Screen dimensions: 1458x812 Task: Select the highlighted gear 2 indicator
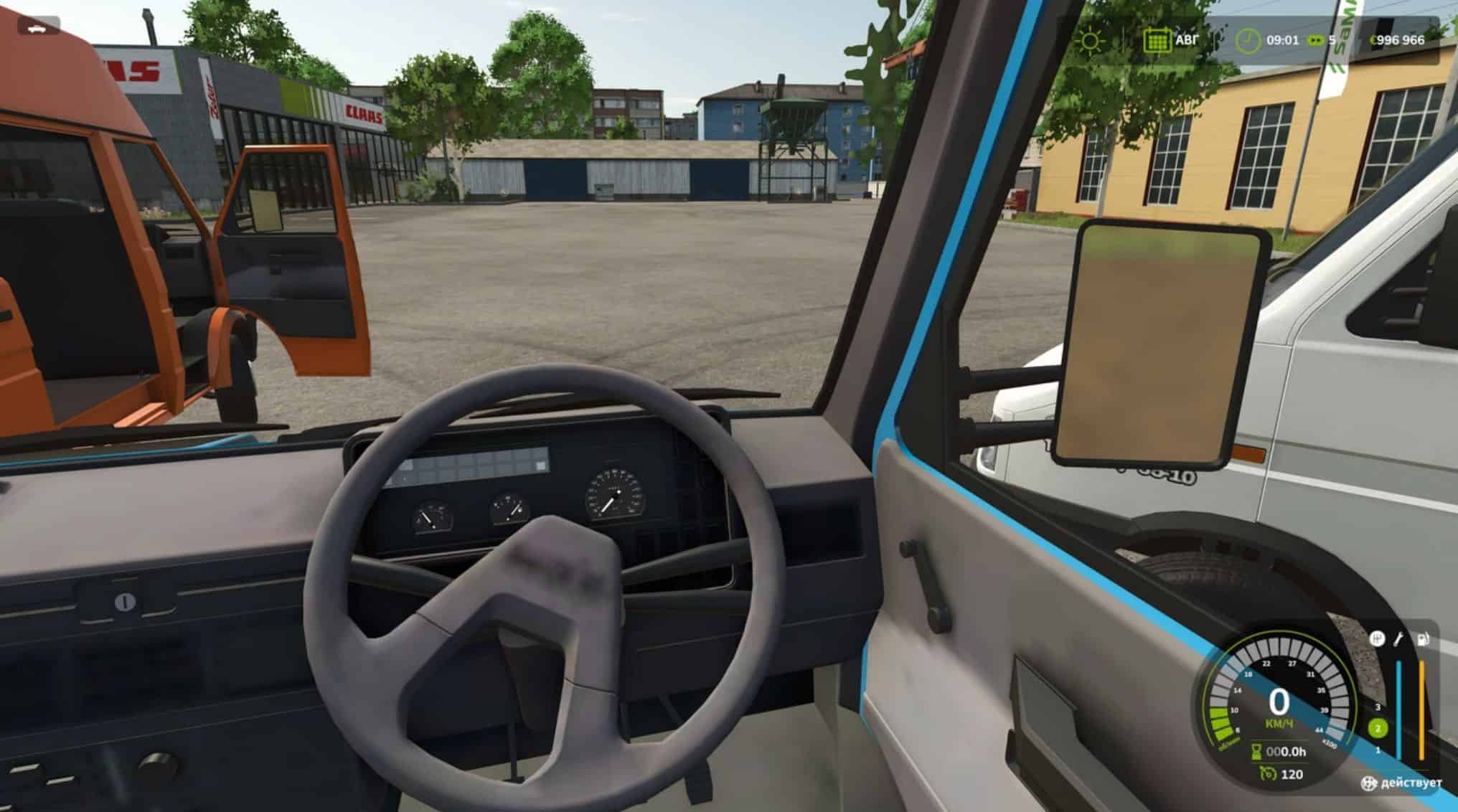click(1377, 729)
